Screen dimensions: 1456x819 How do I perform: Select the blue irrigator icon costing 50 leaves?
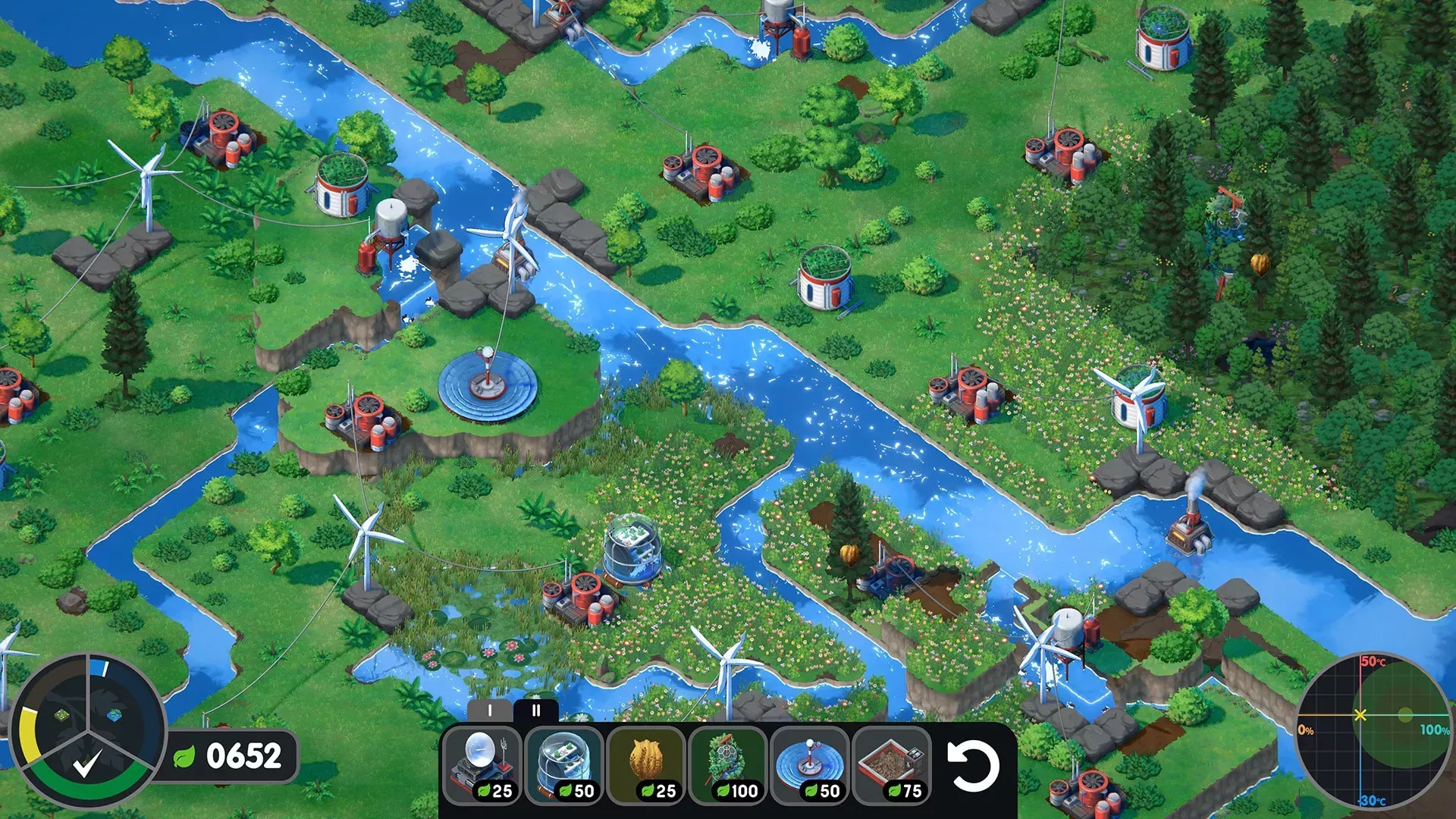(x=810, y=758)
